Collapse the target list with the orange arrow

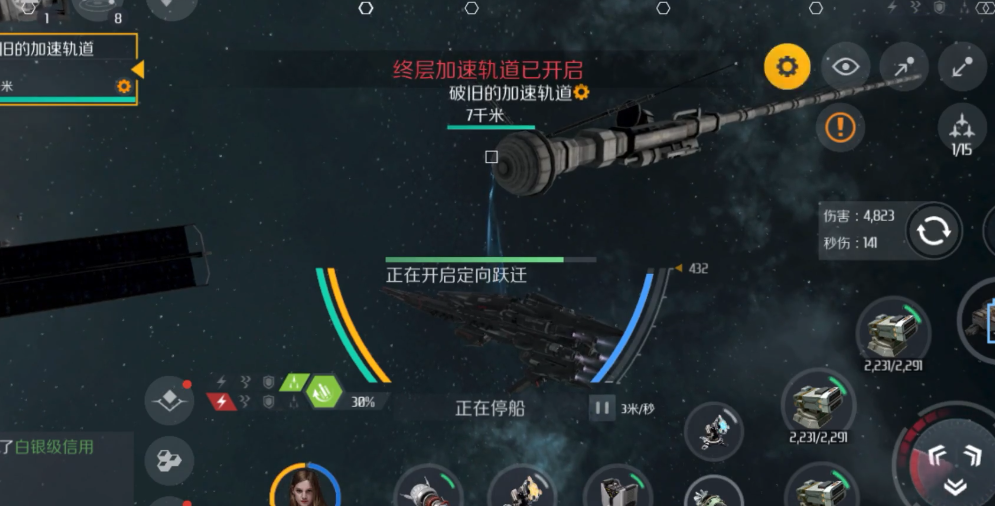pos(138,69)
